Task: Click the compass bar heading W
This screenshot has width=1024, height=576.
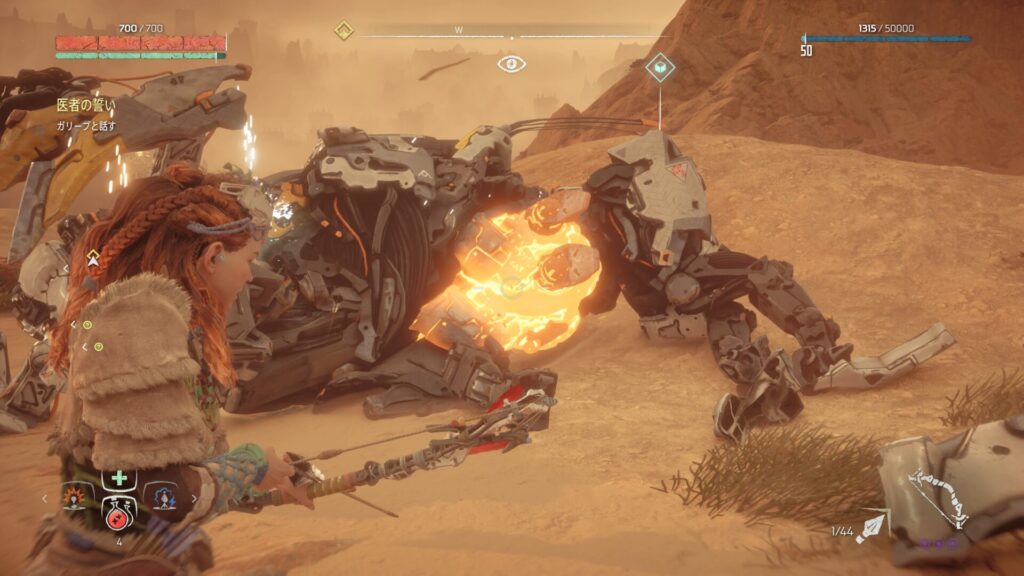Action: [x=459, y=30]
